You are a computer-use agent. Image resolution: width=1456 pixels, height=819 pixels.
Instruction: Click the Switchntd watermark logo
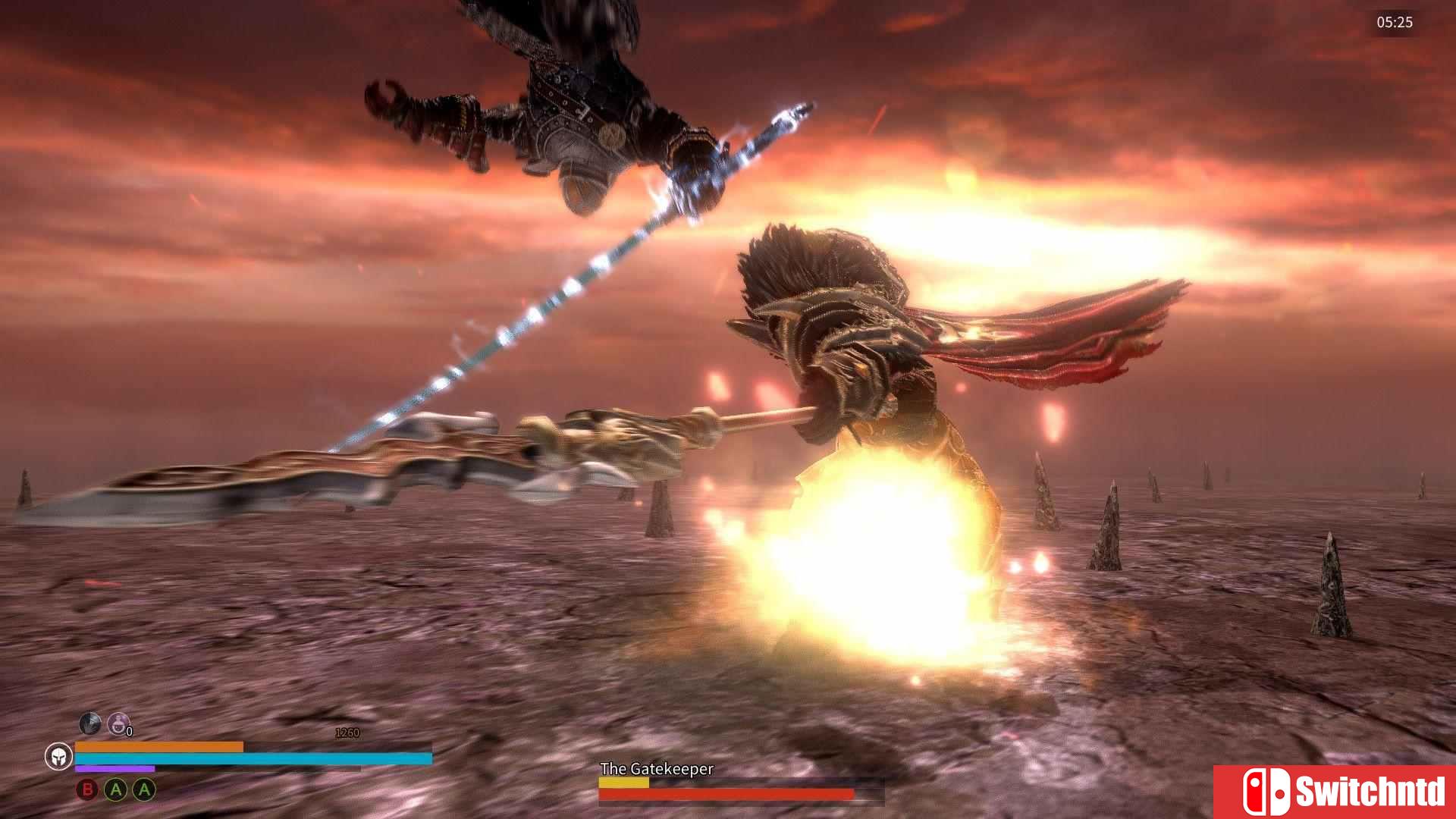[x=1335, y=792]
